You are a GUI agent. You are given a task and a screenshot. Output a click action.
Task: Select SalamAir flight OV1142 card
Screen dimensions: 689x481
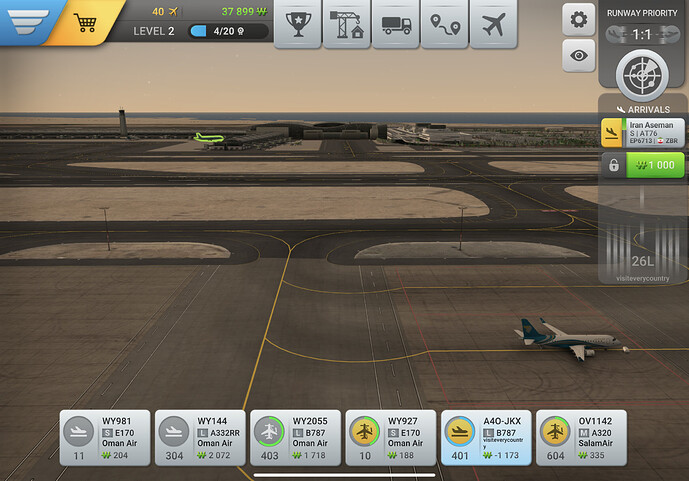coord(581,437)
